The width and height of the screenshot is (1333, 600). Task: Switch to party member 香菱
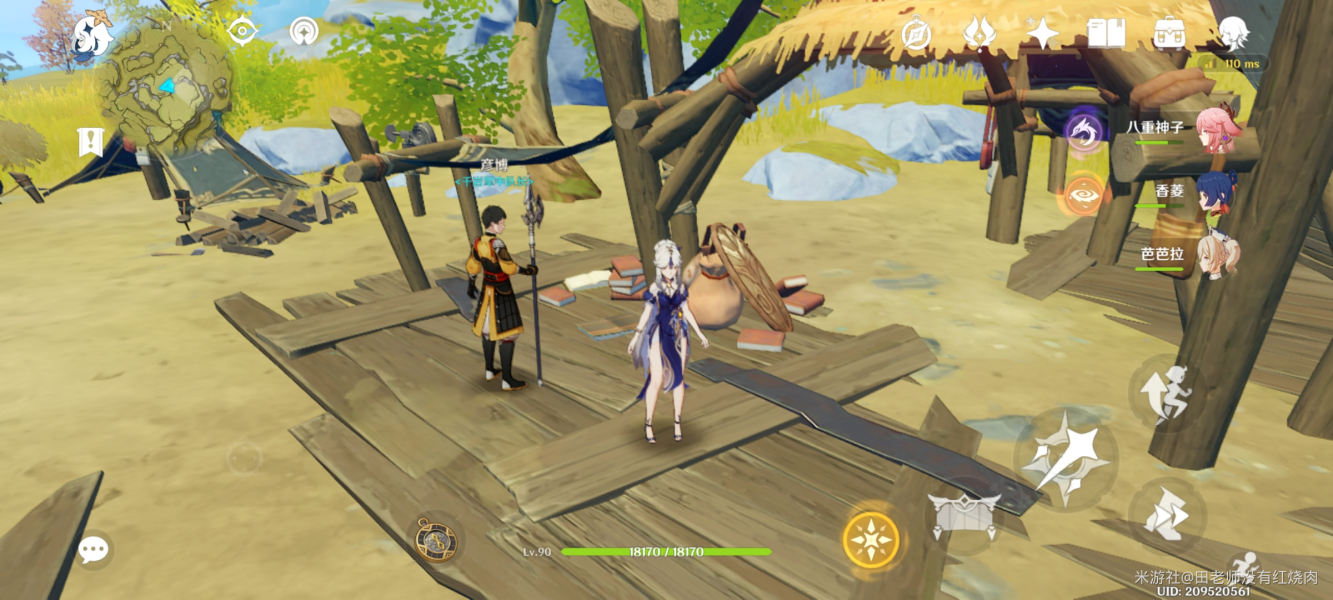point(1217,192)
